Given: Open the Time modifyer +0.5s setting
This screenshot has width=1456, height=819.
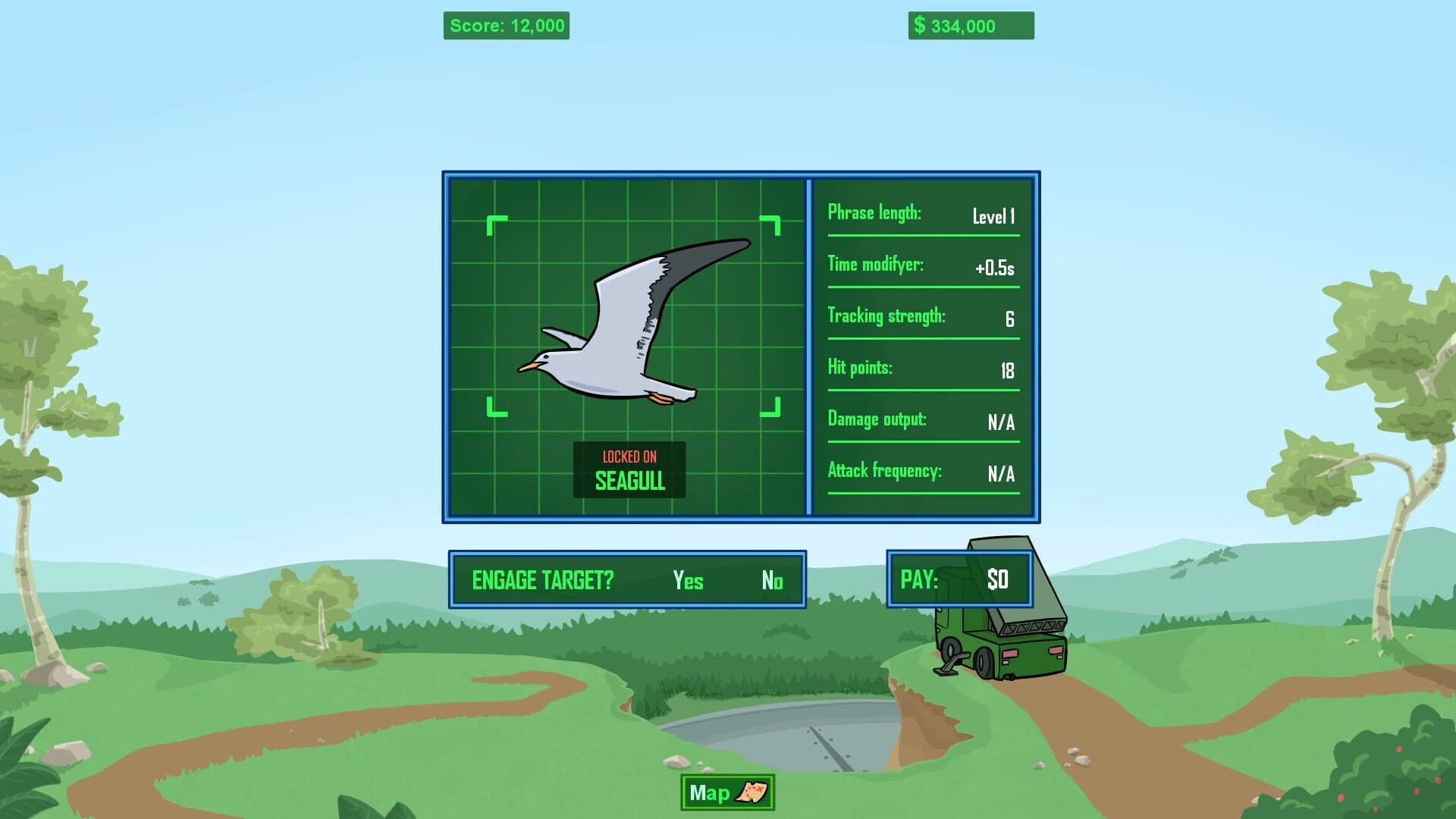Looking at the screenshot, I should (922, 267).
